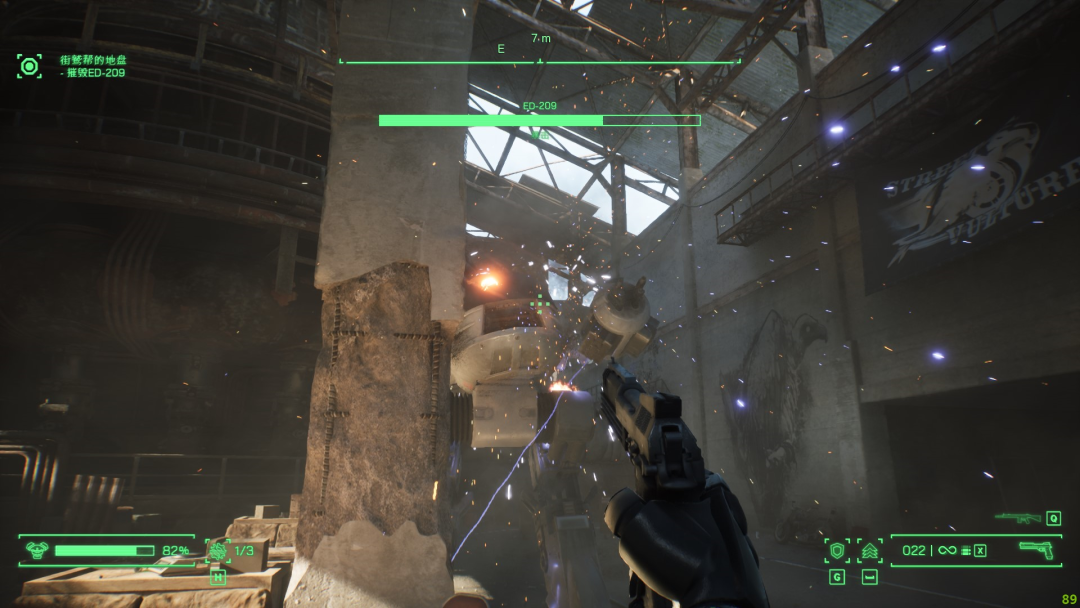Switch to the assault rifle icon
1080x608 pixels.
(x=1018, y=517)
